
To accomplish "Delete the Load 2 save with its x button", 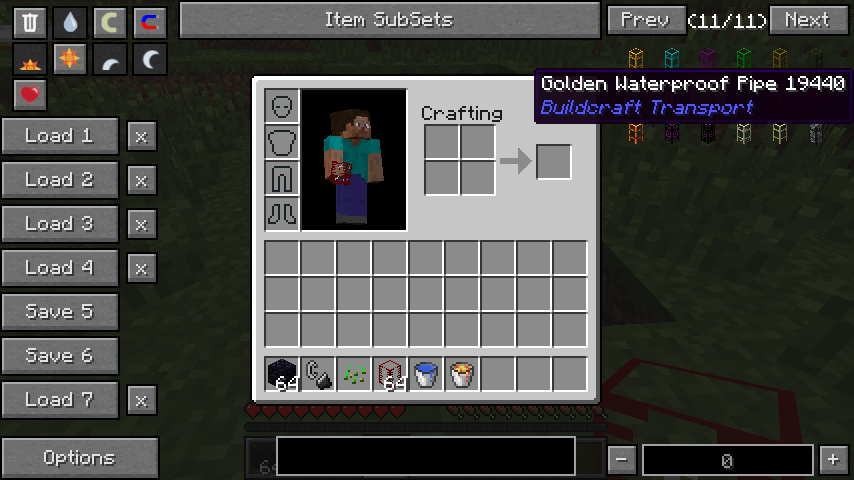I will pos(141,180).
